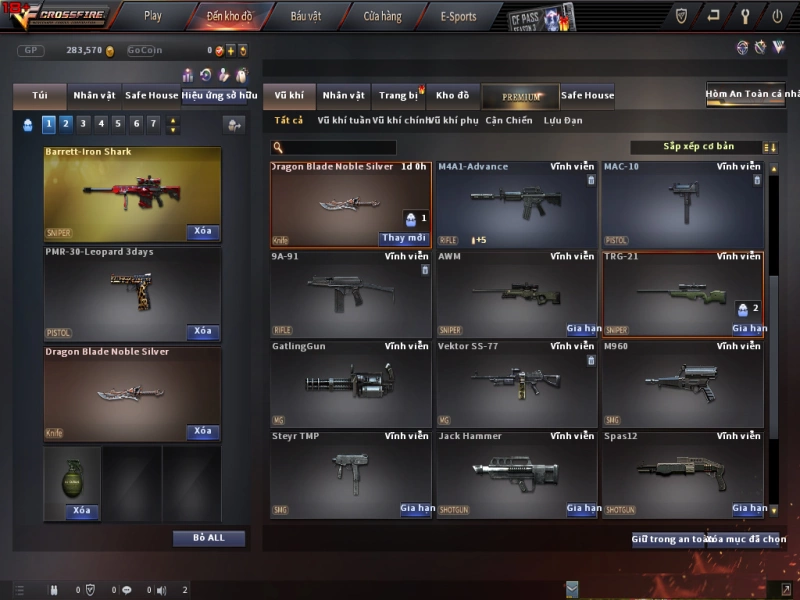The width and height of the screenshot is (800, 600).
Task: Filter by Lựu Đạn category
Action: pyautogui.click(x=563, y=120)
